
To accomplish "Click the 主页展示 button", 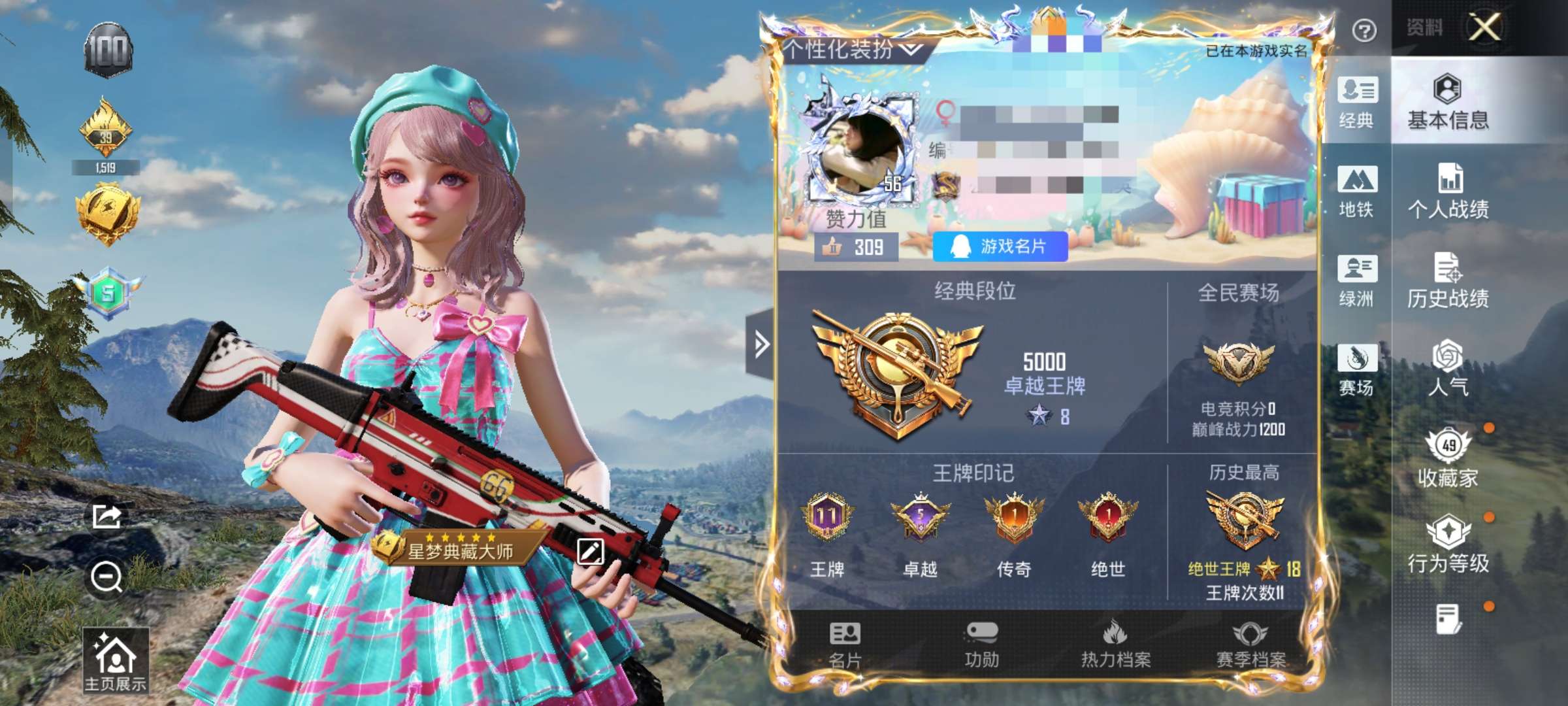I will (116, 660).
